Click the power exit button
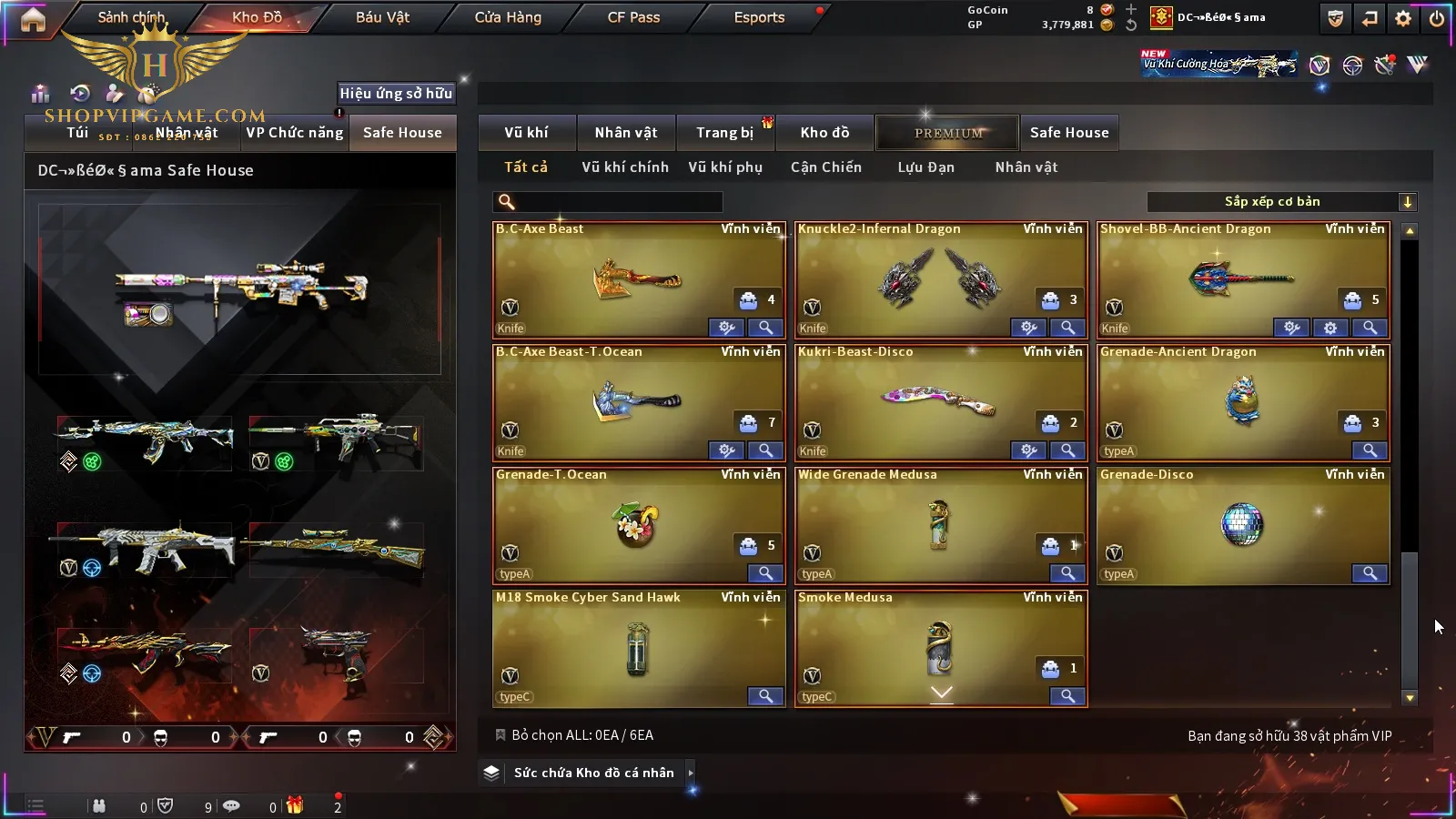This screenshot has width=1456, height=819. (x=1437, y=18)
